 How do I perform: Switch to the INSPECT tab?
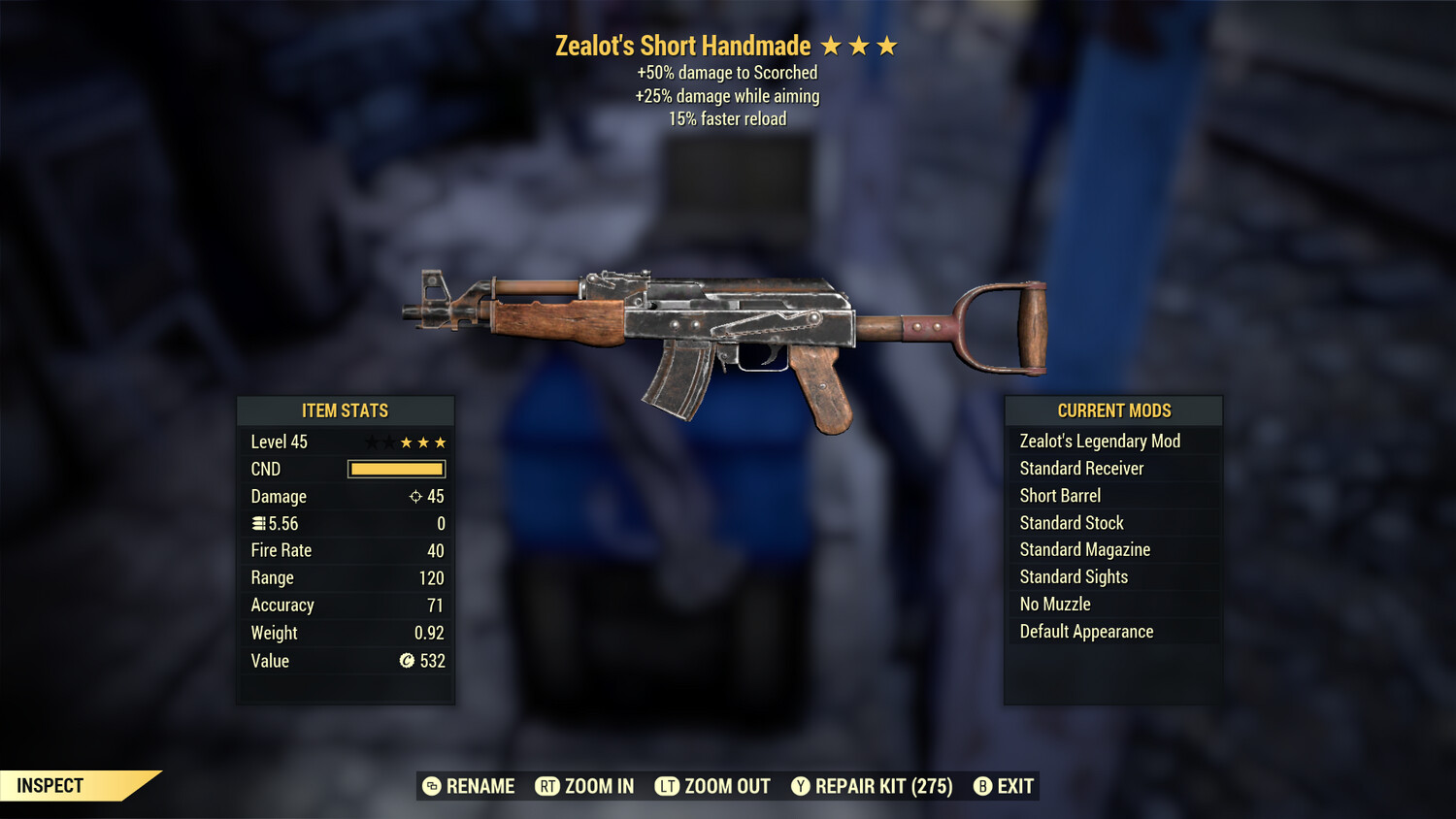pyautogui.click(x=49, y=785)
